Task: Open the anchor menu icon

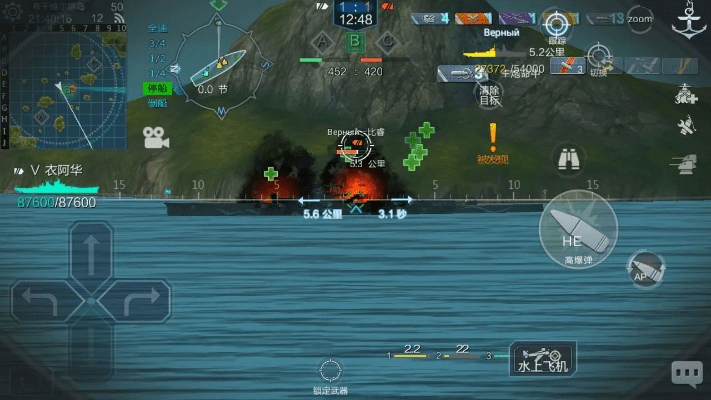Action: pyautogui.click(x=688, y=21)
